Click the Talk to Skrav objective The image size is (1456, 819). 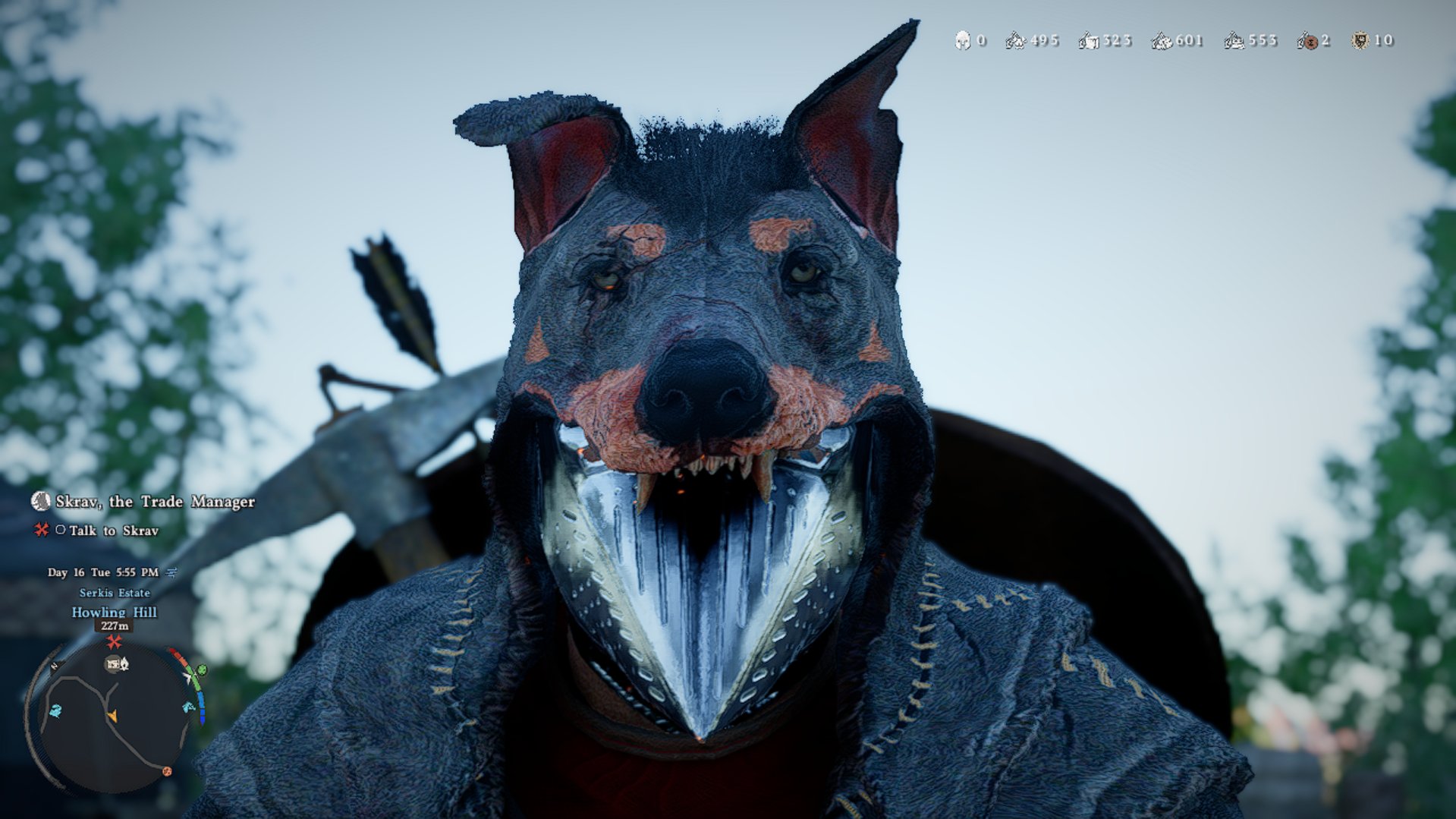pos(114,531)
